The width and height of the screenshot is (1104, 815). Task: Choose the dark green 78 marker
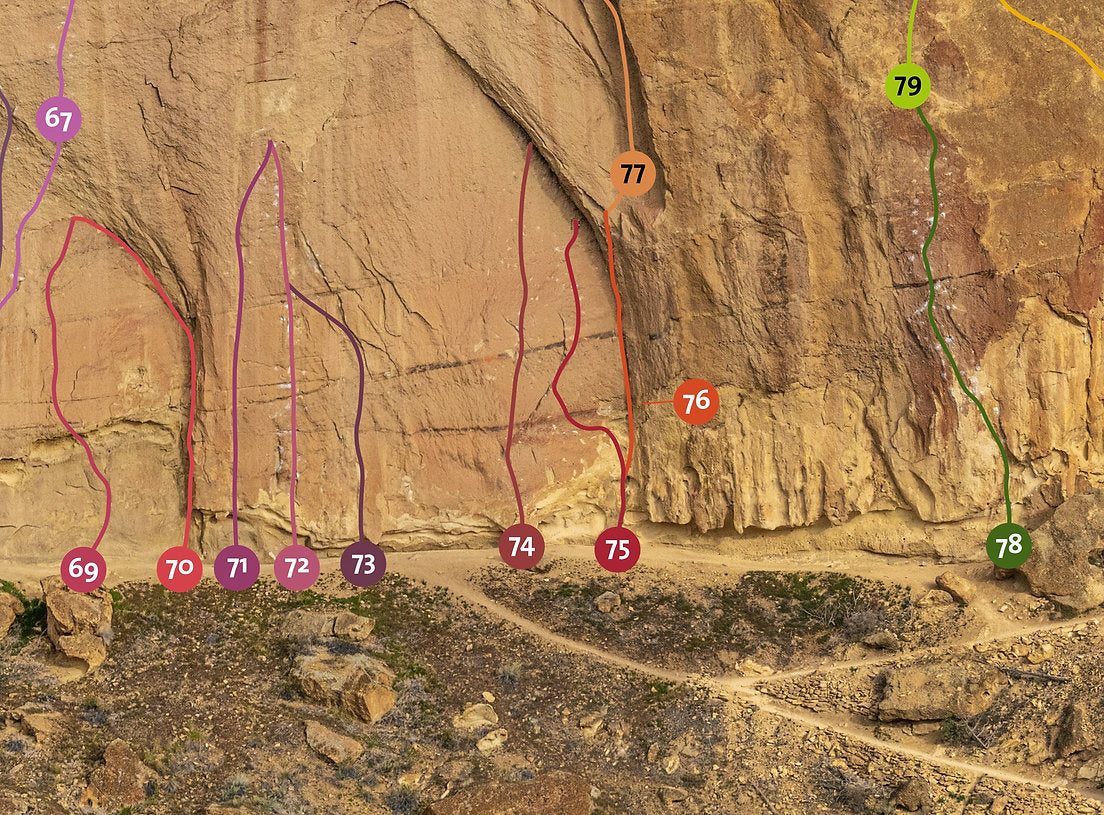pos(1008,546)
